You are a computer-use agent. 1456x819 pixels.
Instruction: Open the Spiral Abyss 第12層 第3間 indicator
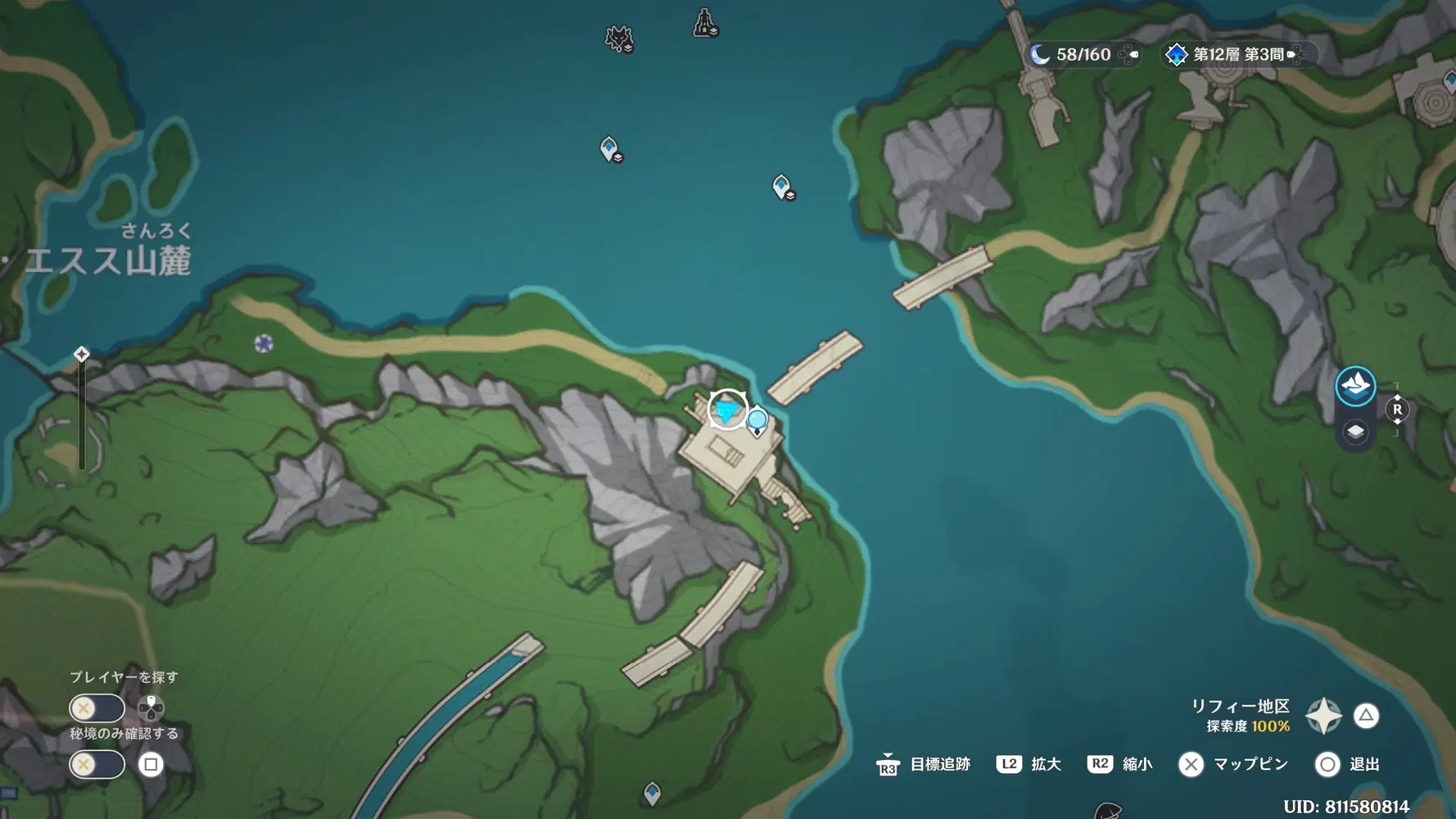click(1237, 55)
